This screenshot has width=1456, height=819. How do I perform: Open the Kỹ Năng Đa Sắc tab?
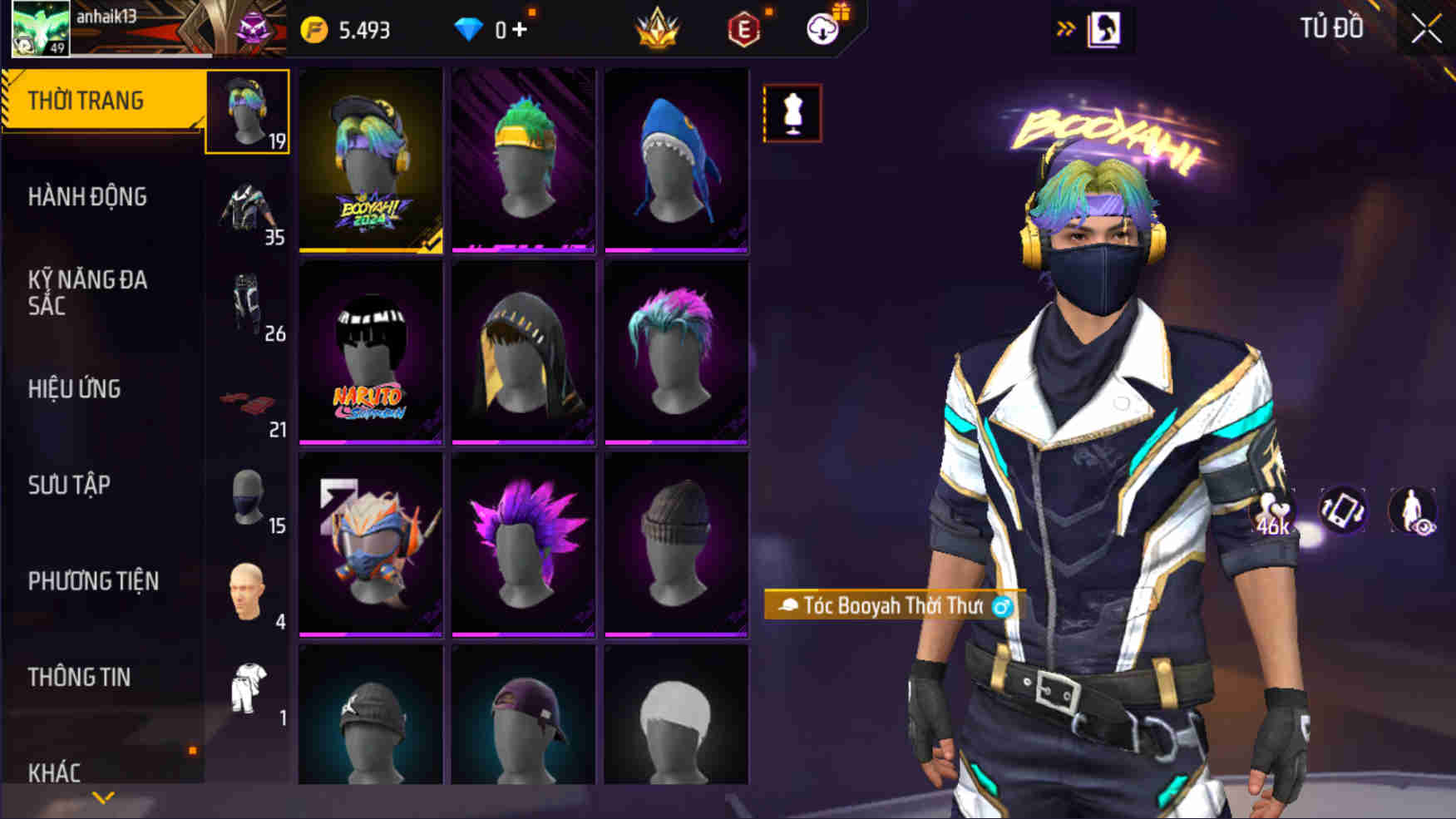87,293
